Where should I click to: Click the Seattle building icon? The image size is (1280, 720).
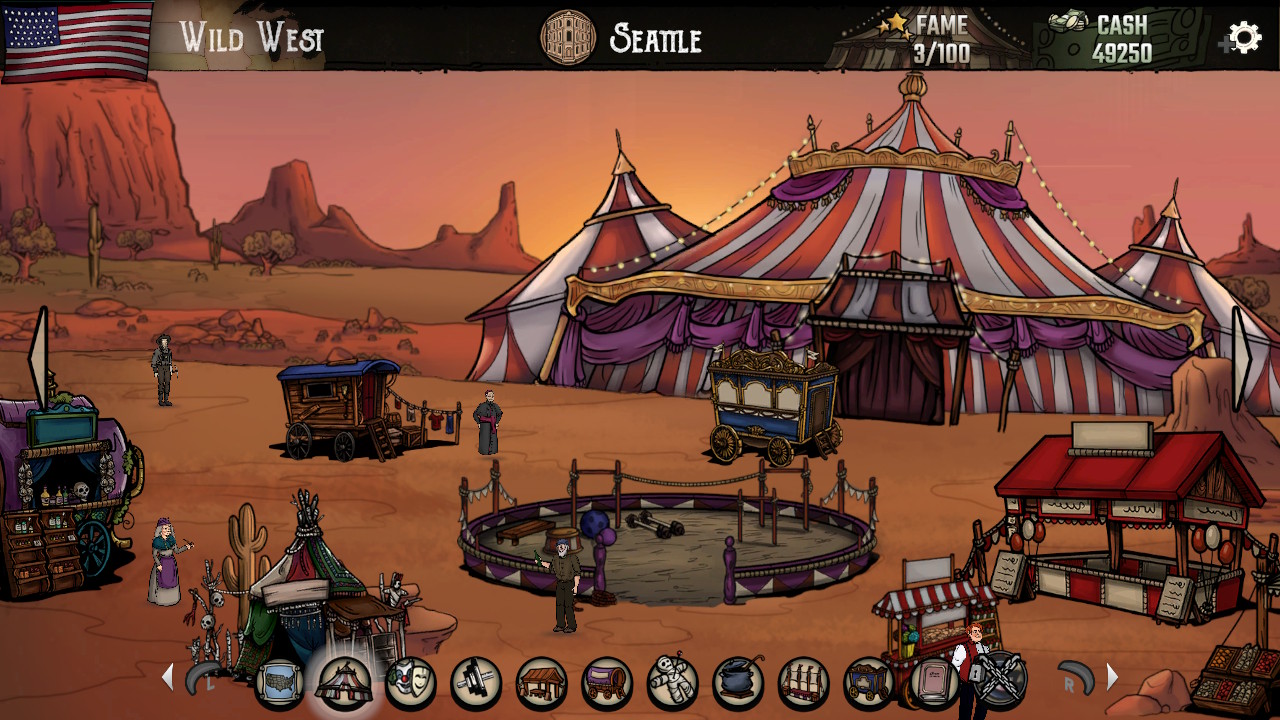pos(569,38)
